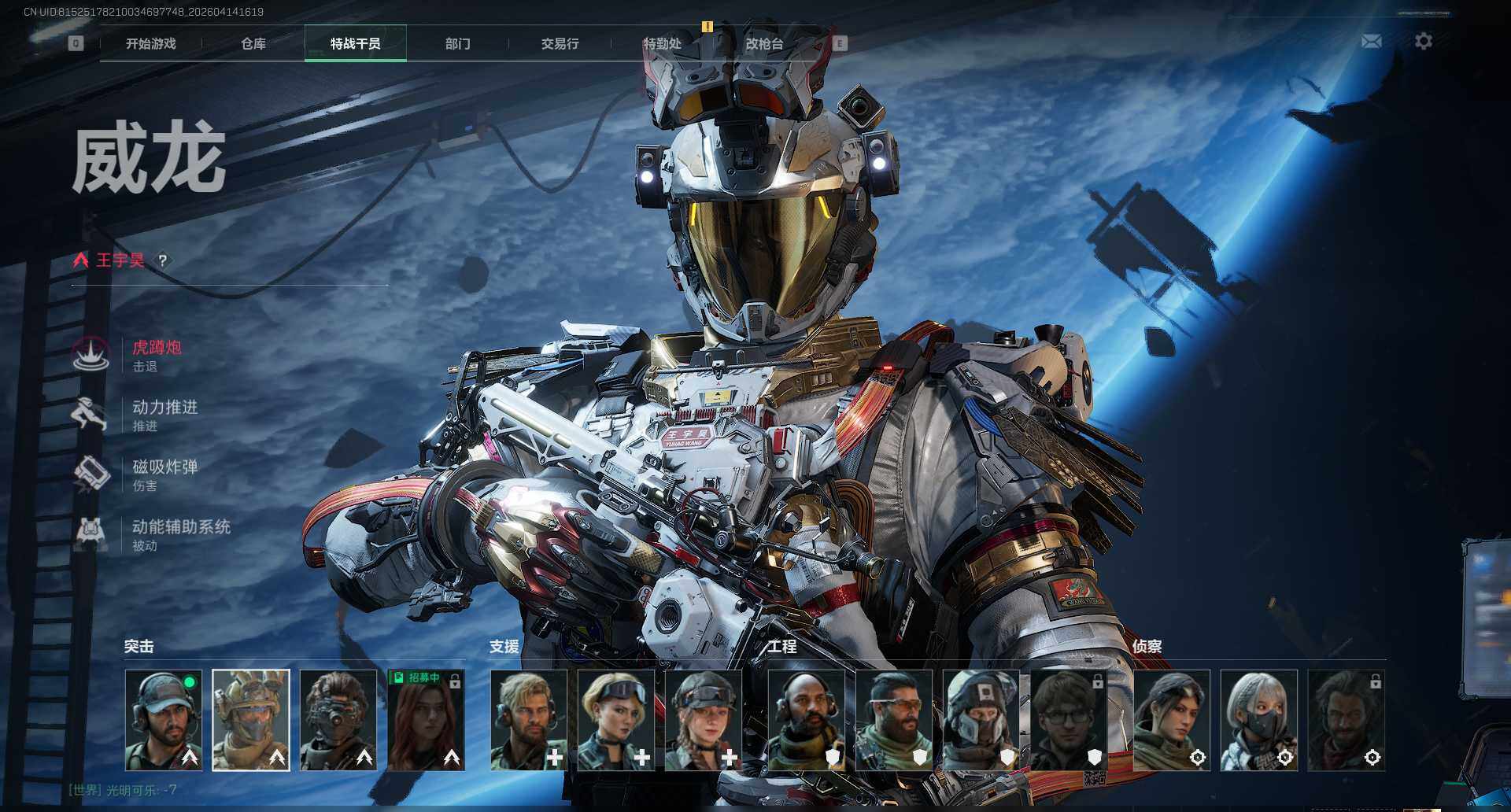Select the masked white-haired recon operator
This screenshot has height=812, width=1511.
click(1258, 720)
